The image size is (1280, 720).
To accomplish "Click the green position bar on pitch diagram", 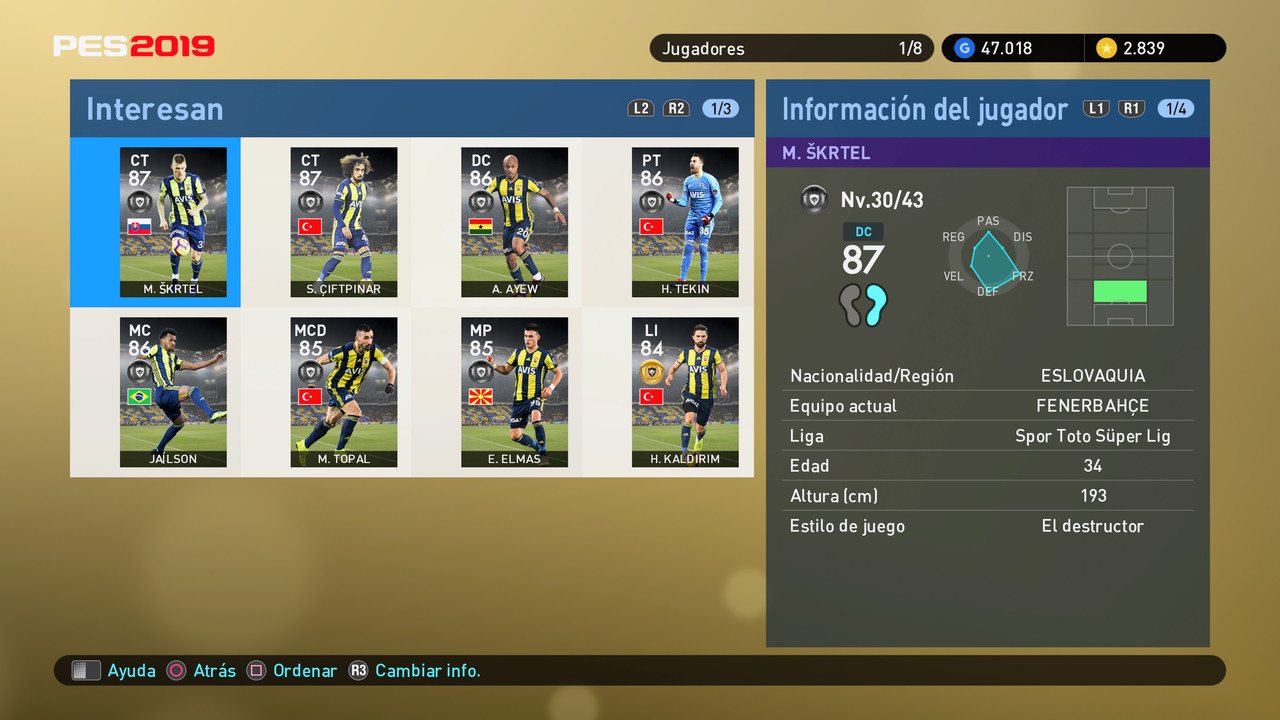I will point(1120,290).
